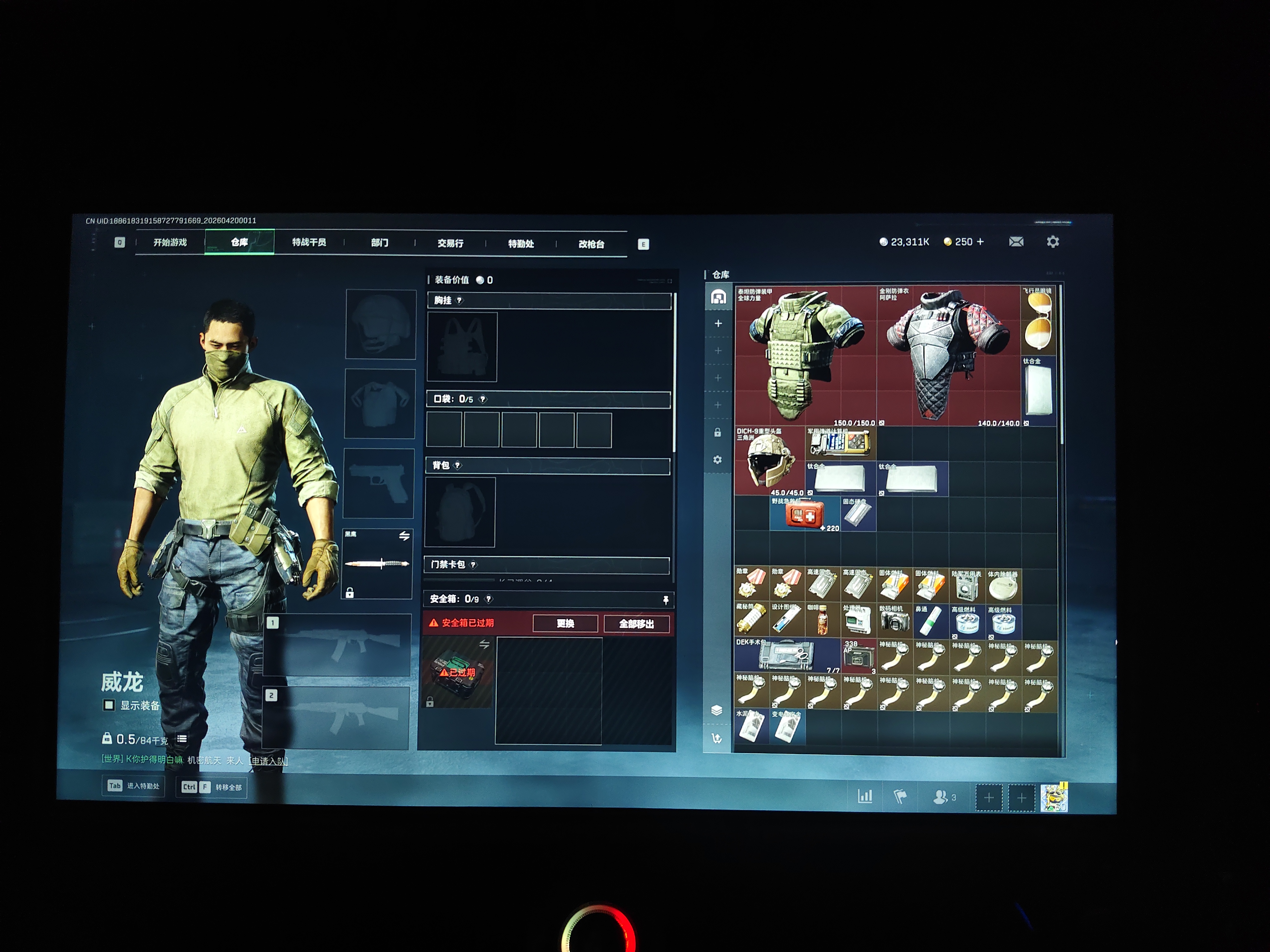Image resolution: width=1270 pixels, height=952 pixels.
Task: Go to the 交易行 market tab
Action: pos(450,243)
